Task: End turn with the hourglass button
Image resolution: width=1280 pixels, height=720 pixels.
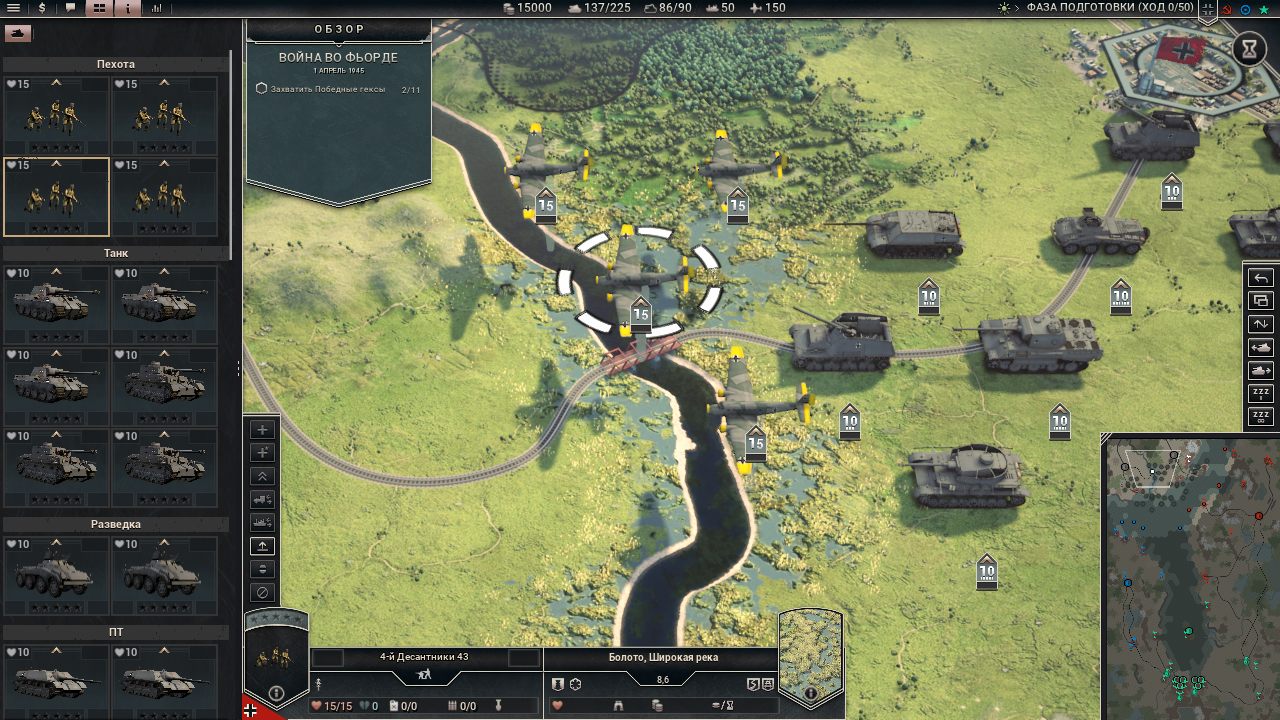Action: point(1249,48)
